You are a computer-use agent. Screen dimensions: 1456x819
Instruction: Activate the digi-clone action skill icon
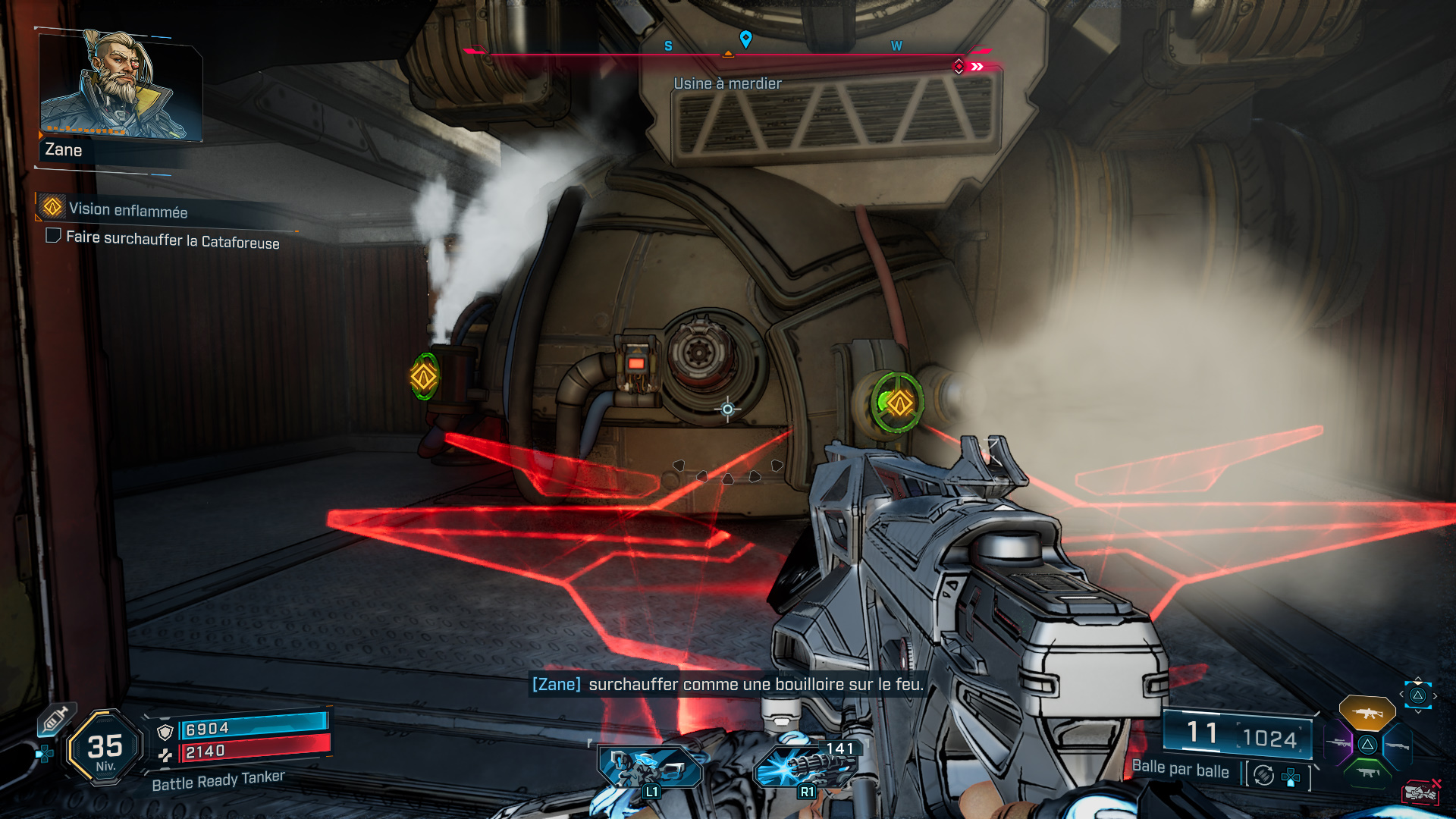click(650, 767)
